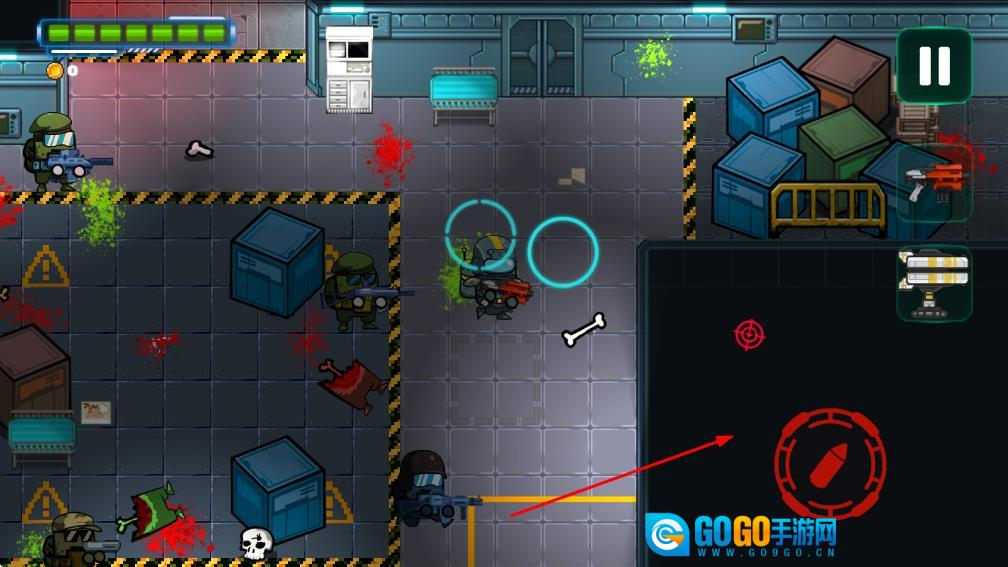Viewport: 1008px width, 567px height.
Task: Tap the small red crosshair aim button
Action: point(749,334)
